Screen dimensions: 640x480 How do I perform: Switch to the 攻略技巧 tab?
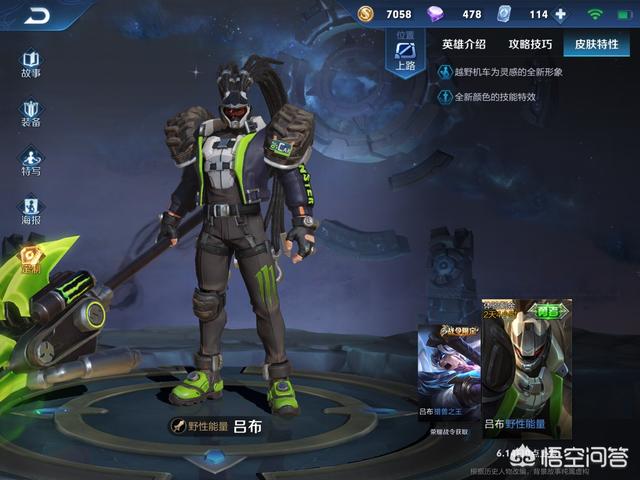tap(528, 44)
